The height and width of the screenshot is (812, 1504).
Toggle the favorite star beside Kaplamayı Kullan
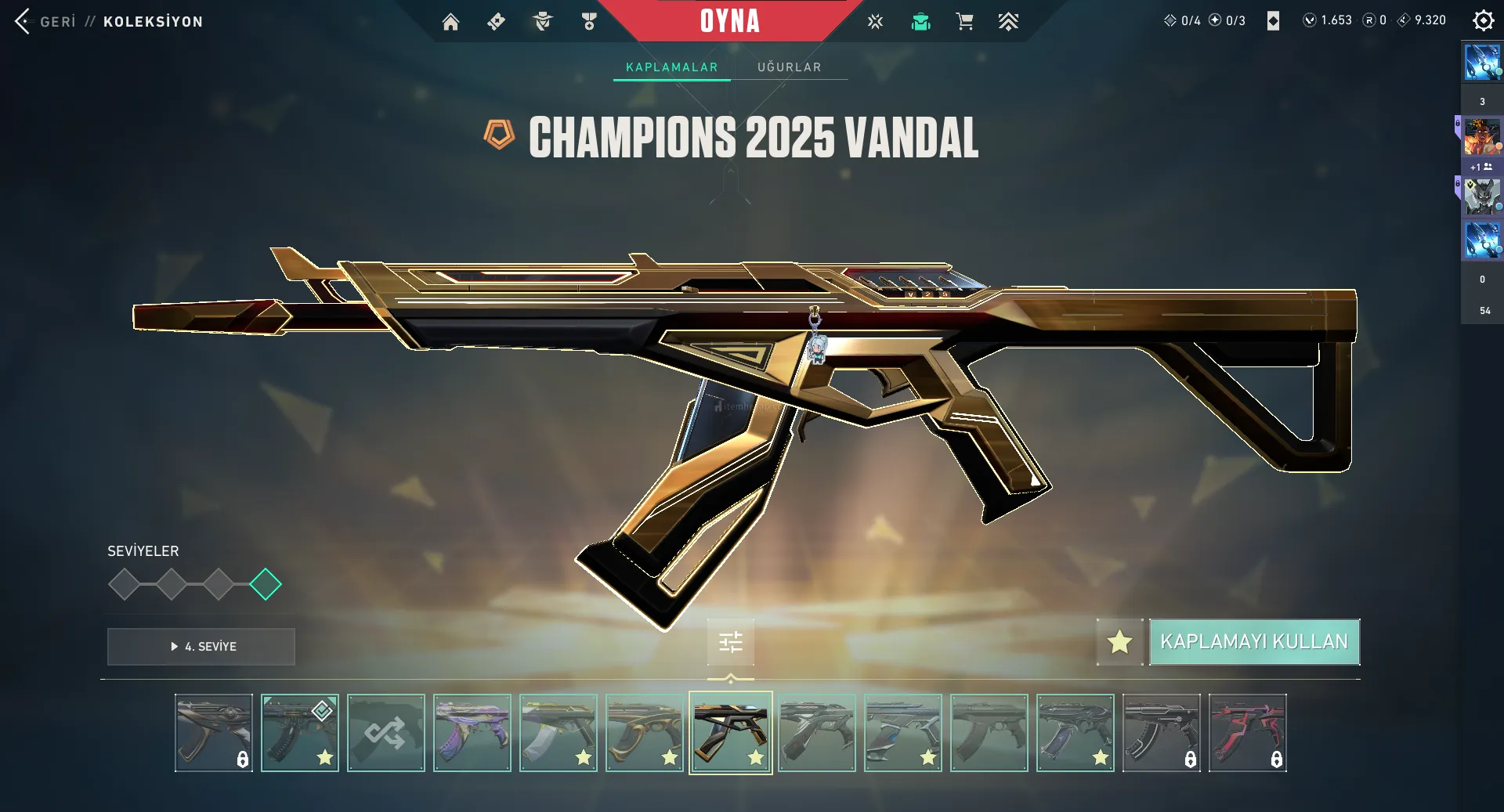coord(1119,642)
